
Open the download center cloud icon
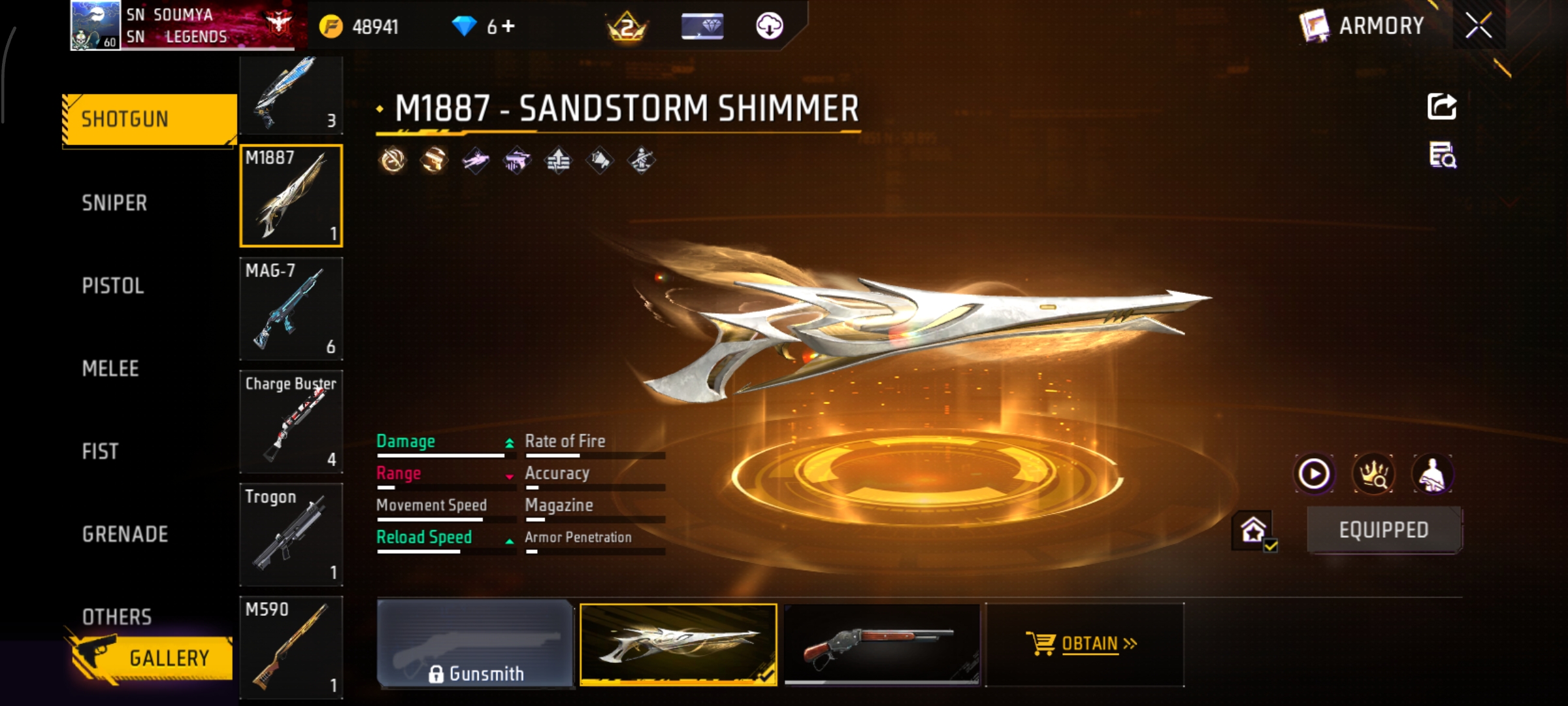[770, 26]
